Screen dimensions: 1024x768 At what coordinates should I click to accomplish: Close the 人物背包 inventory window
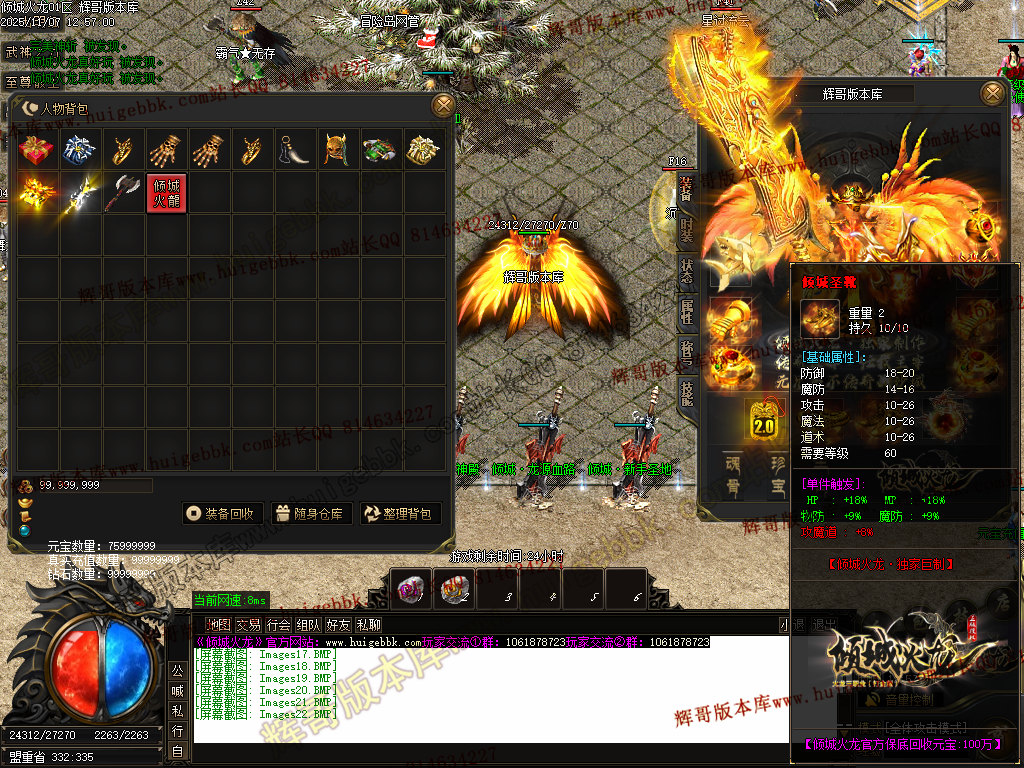(442, 105)
